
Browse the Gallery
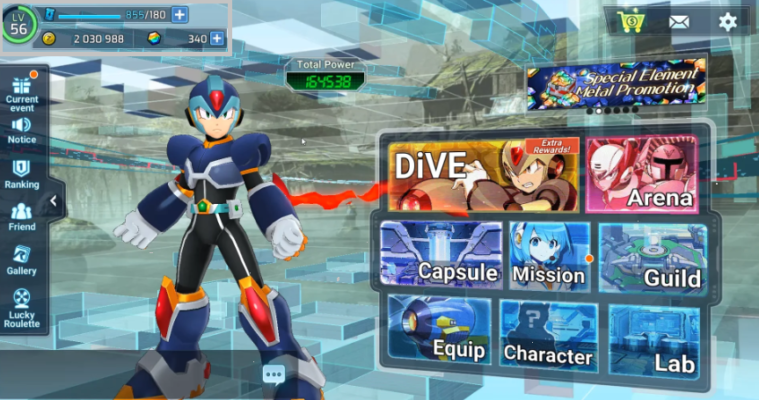click(x=22, y=261)
